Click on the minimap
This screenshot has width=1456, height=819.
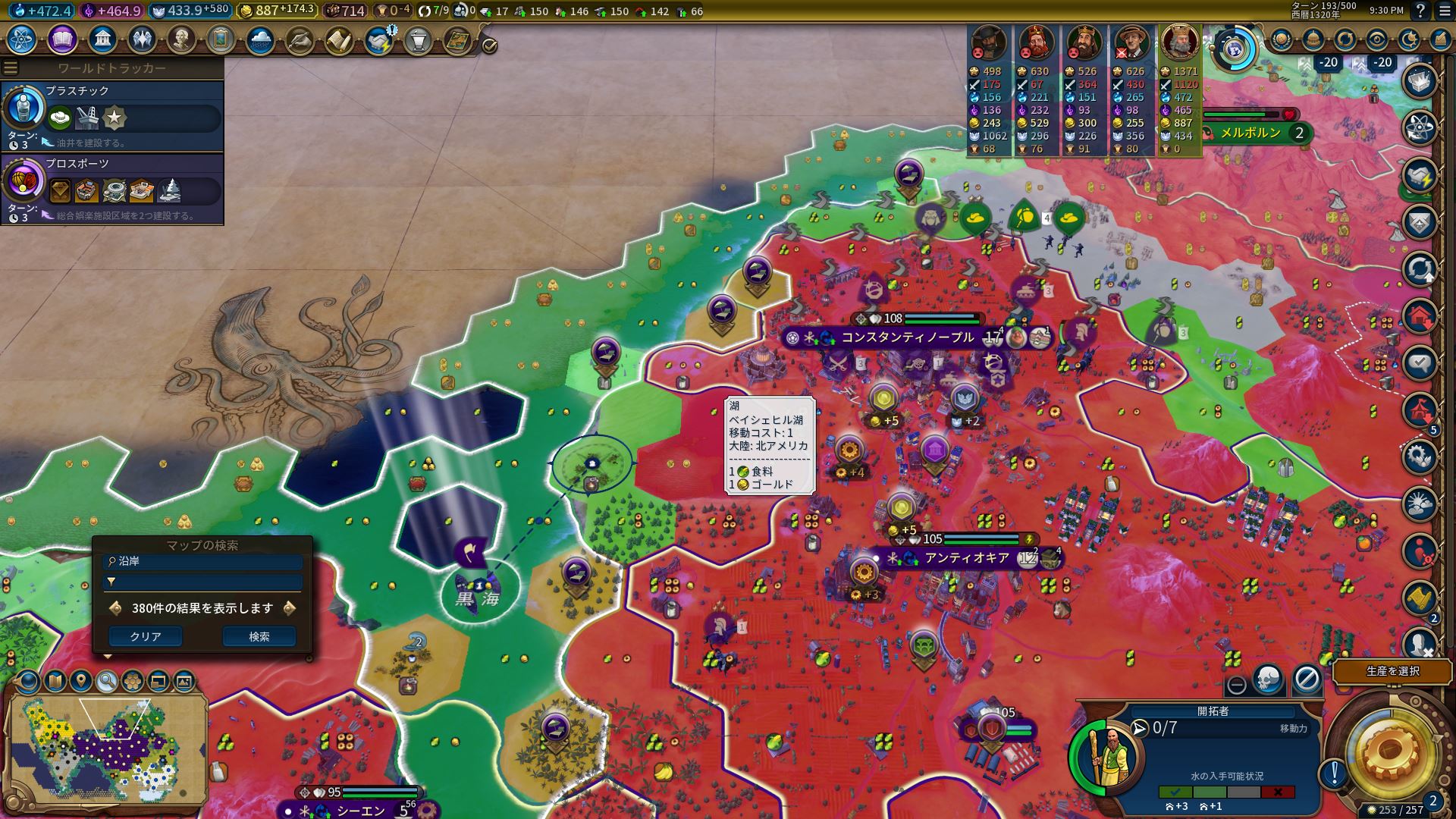coord(106,747)
